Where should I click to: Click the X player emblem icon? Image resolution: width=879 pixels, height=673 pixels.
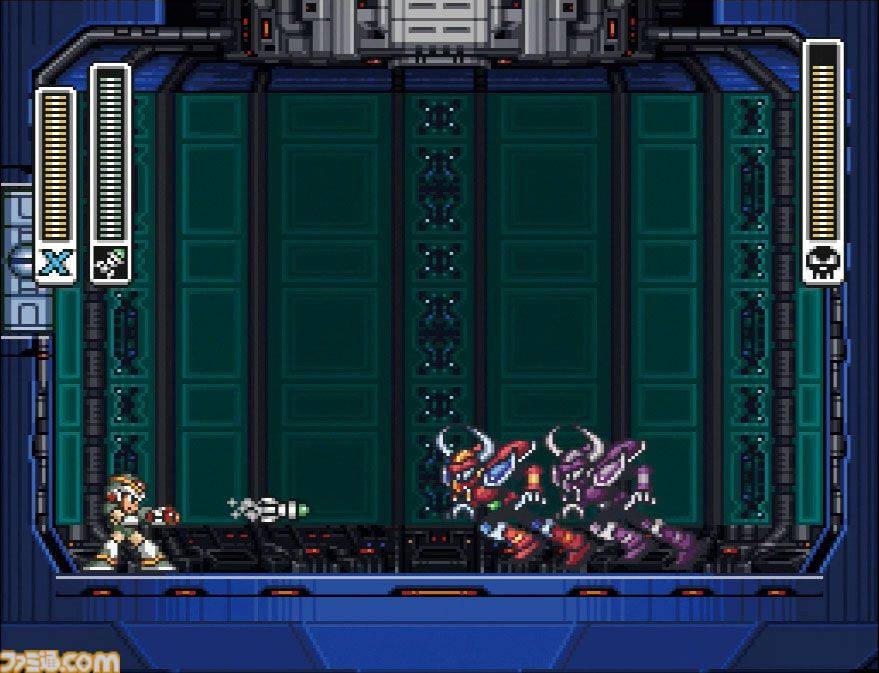click(x=54, y=264)
